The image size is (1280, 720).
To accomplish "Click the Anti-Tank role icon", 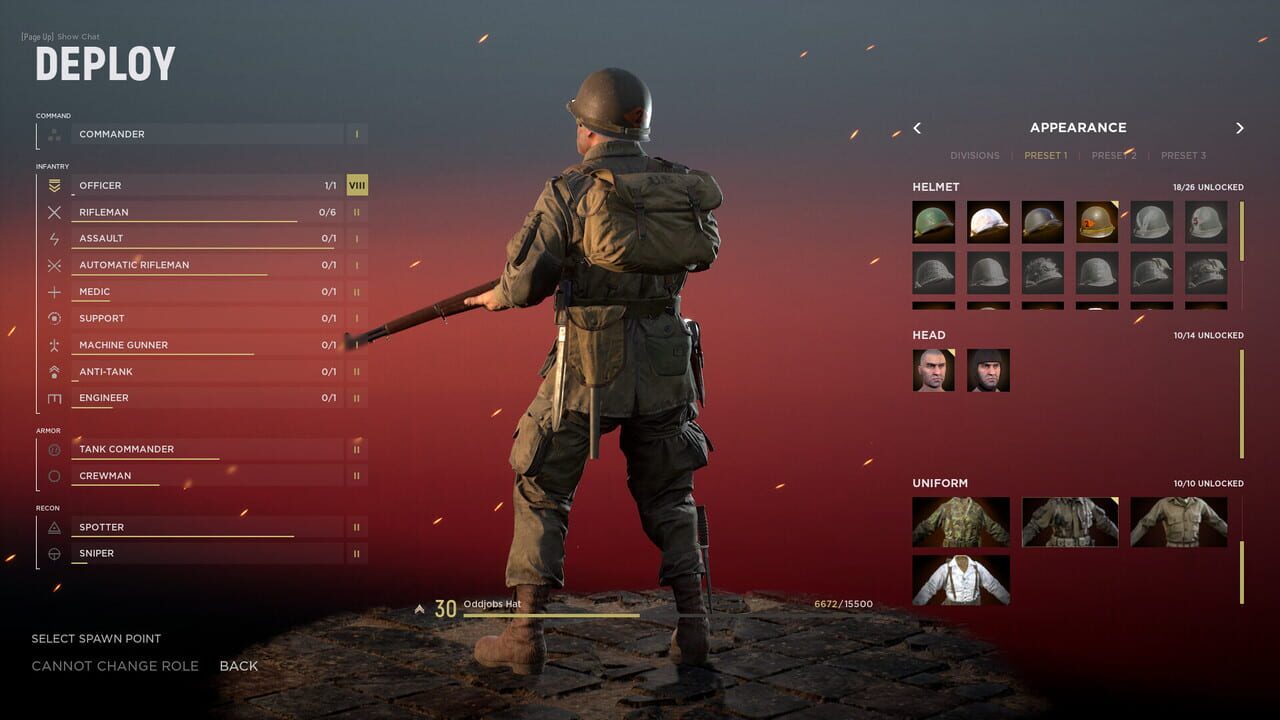I will [x=57, y=371].
